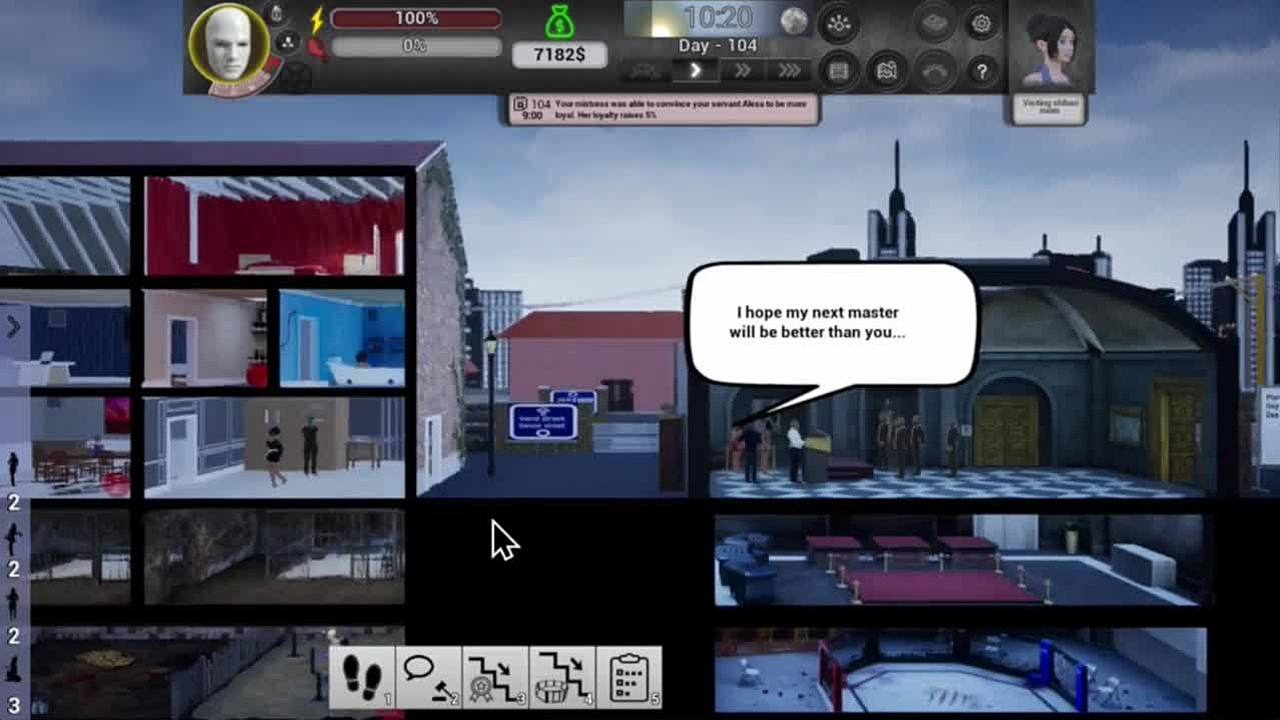
Task: Set time to triple-arrow fastest speed
Action: coord(789,70)
